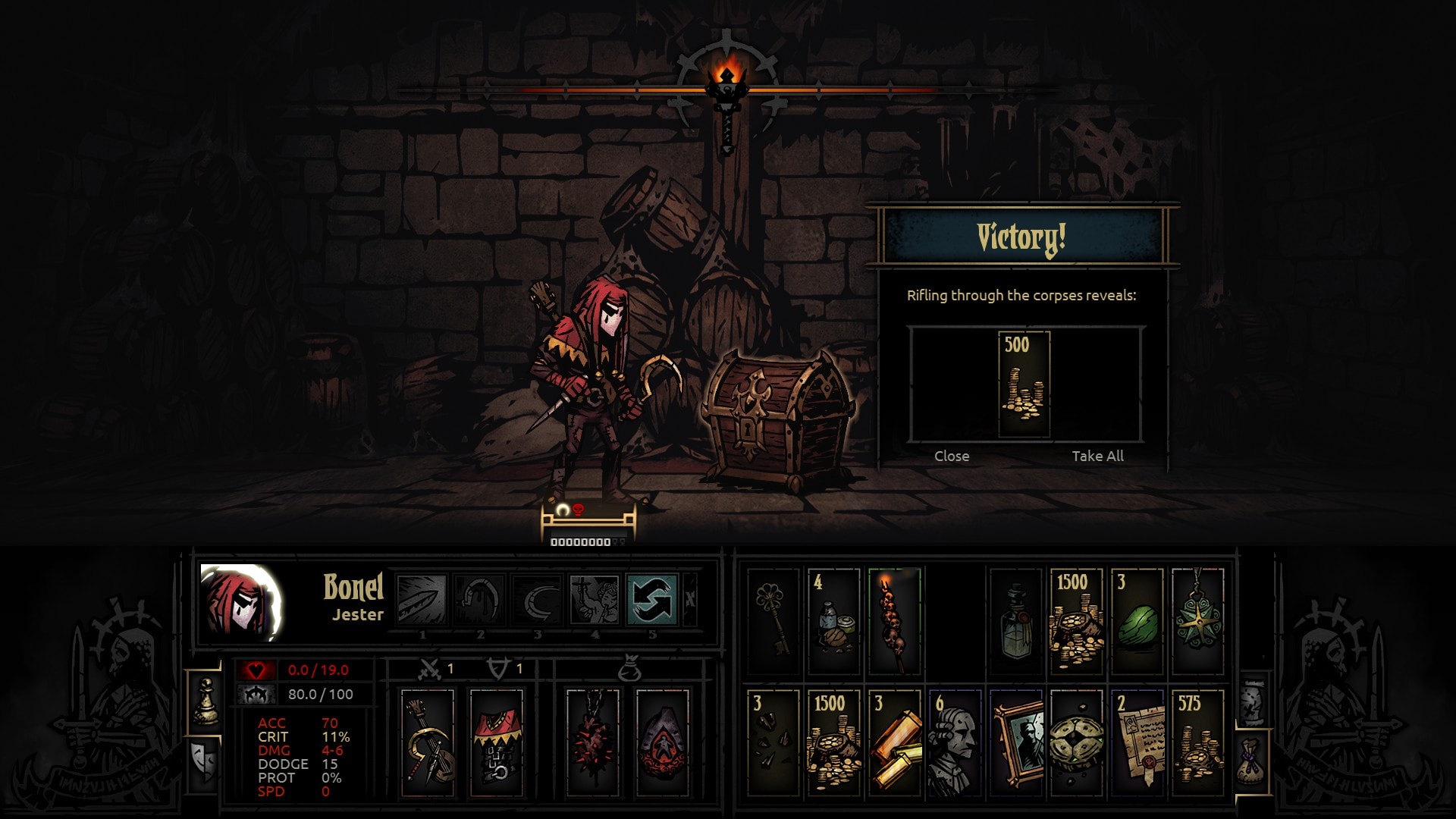Select the framed portrait inventory item
1456x819 pixels.
tap(1017, 743)
